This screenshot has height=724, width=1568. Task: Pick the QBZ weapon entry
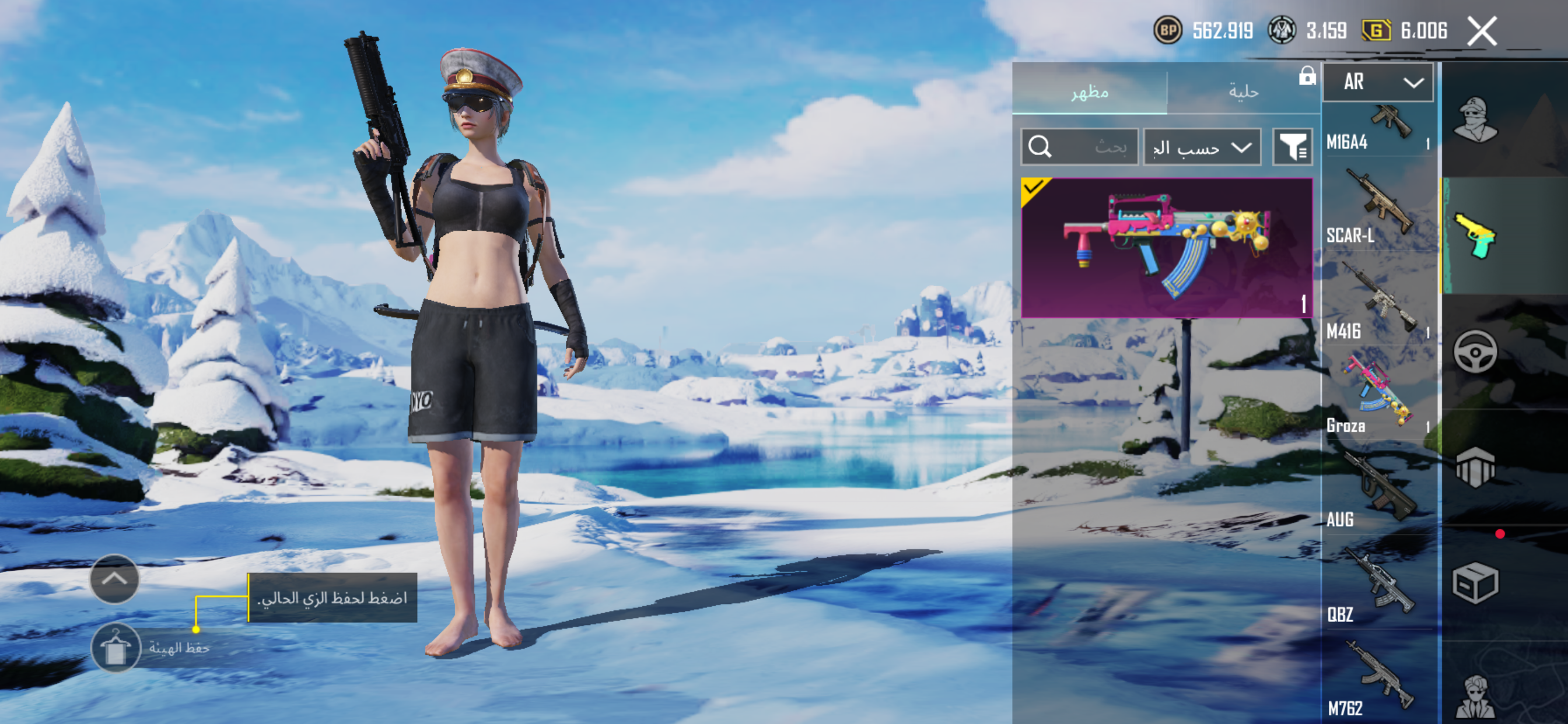1378,587
